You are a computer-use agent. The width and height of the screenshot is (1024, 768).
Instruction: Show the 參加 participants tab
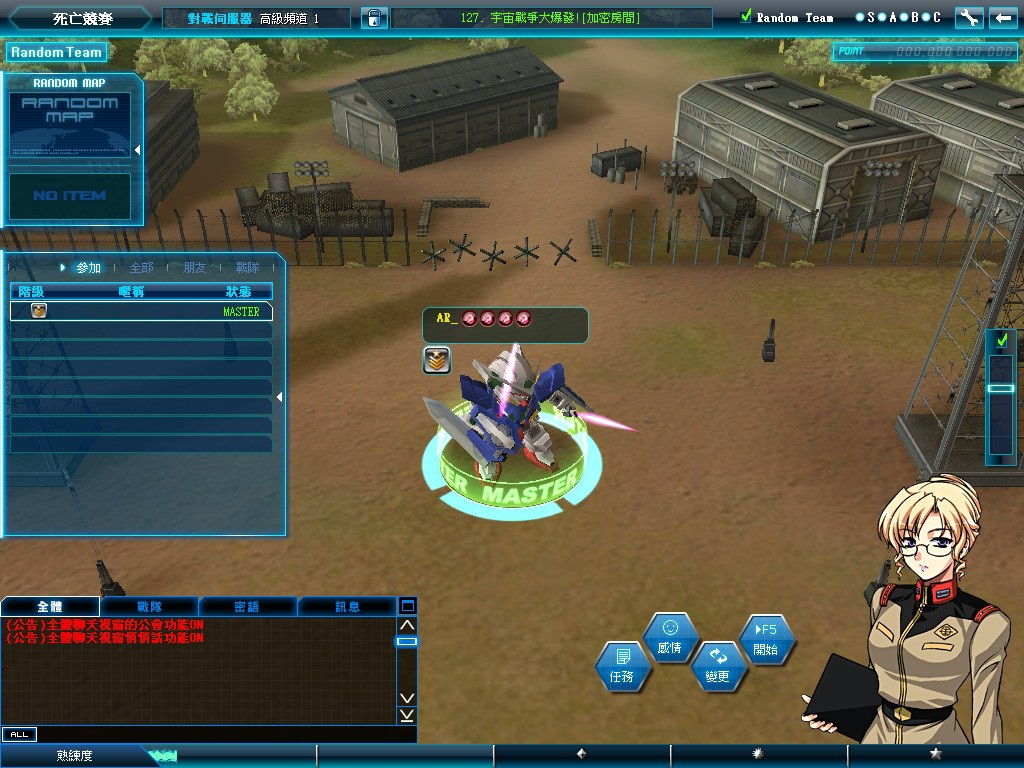point(88,268)
